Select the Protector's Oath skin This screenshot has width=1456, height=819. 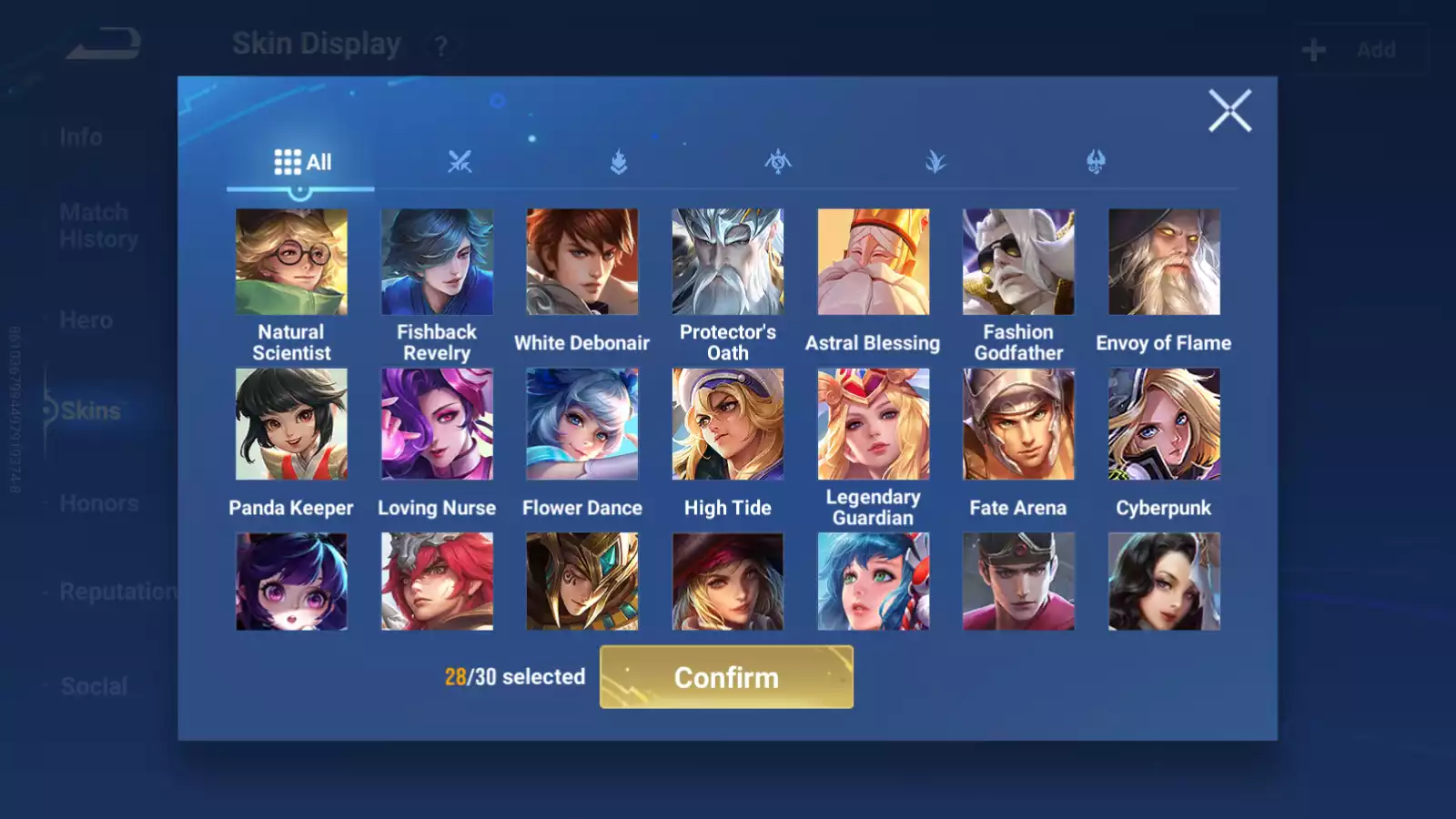[x=728, y=262]
